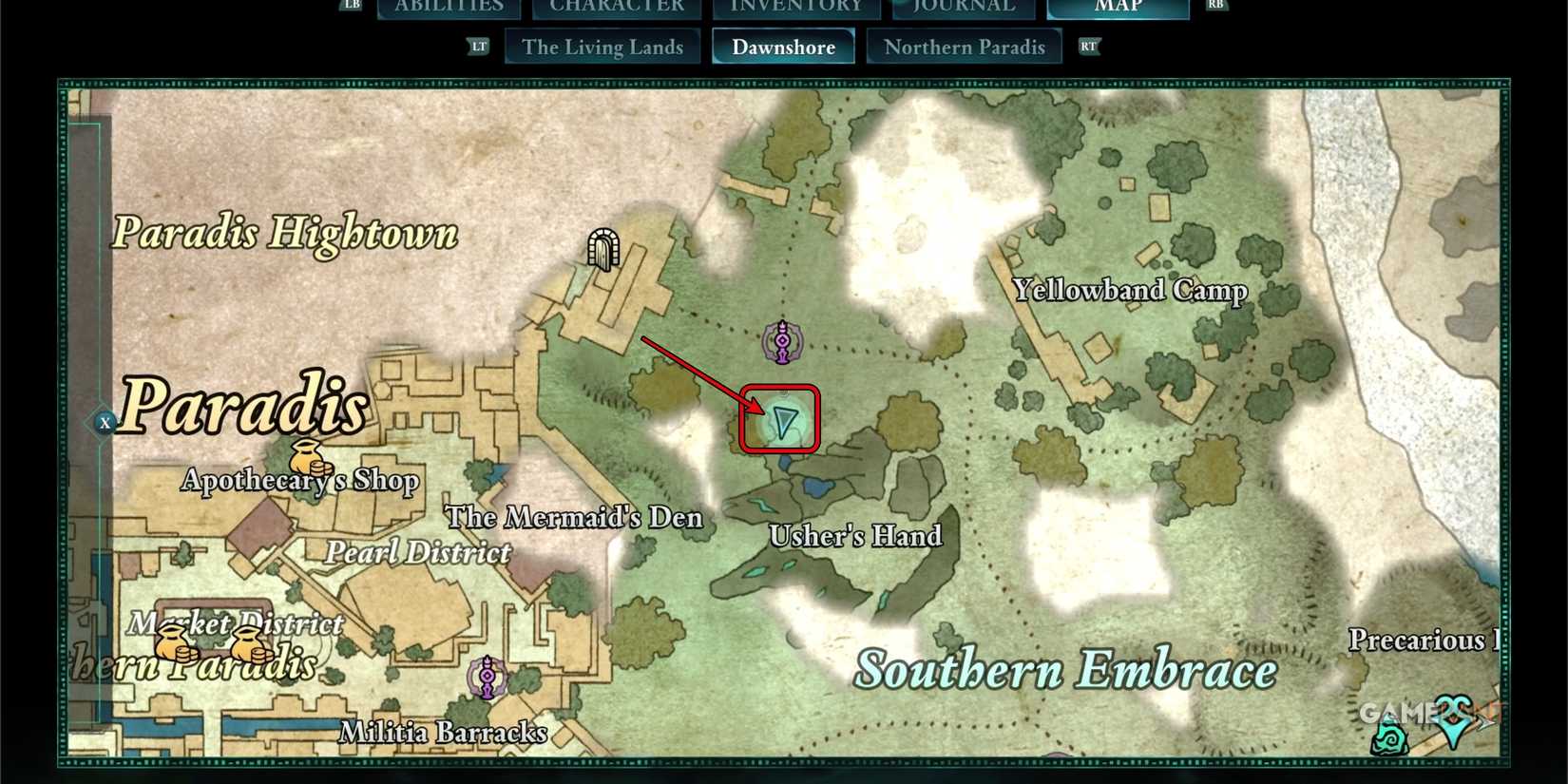Click the teal swirl icon near Southern Embrace edge
Viewport: 1568px width, 784px height.
pyautogui.click(x=1387, y=738)
